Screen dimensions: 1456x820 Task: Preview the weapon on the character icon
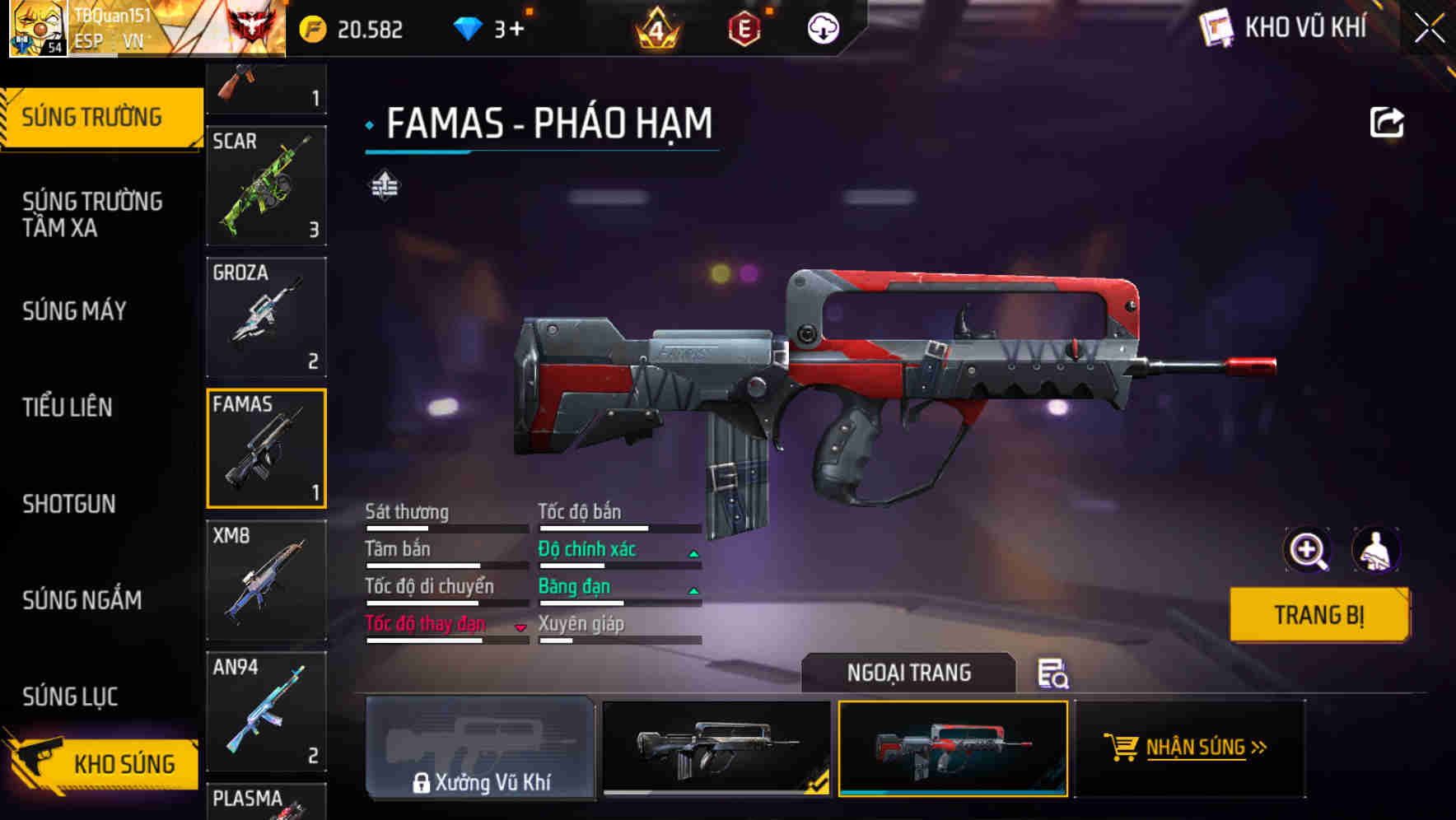pyautogui.click(x=1375, y=550)
